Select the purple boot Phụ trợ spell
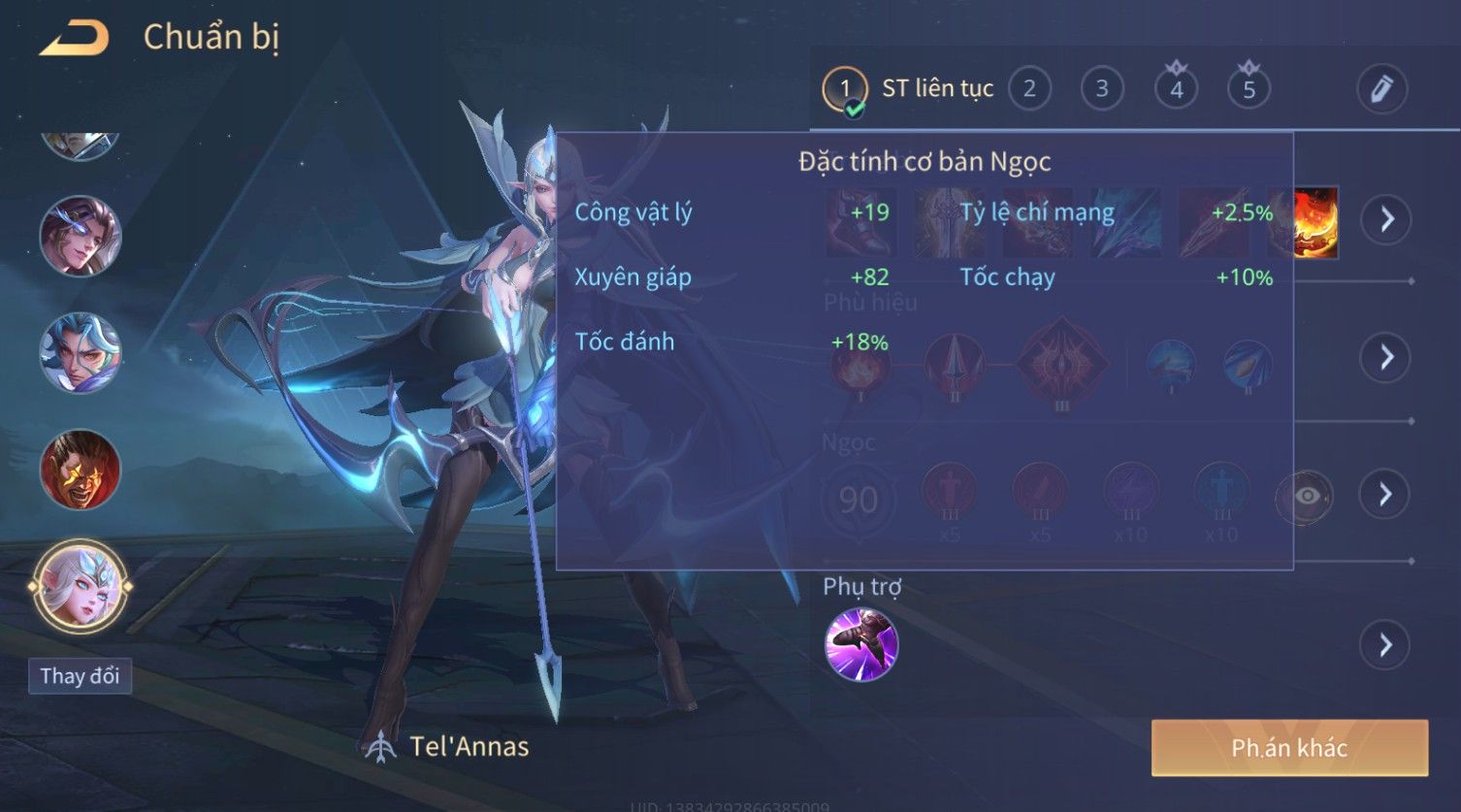Screen dimensions: 1461x812 point(860,645)
